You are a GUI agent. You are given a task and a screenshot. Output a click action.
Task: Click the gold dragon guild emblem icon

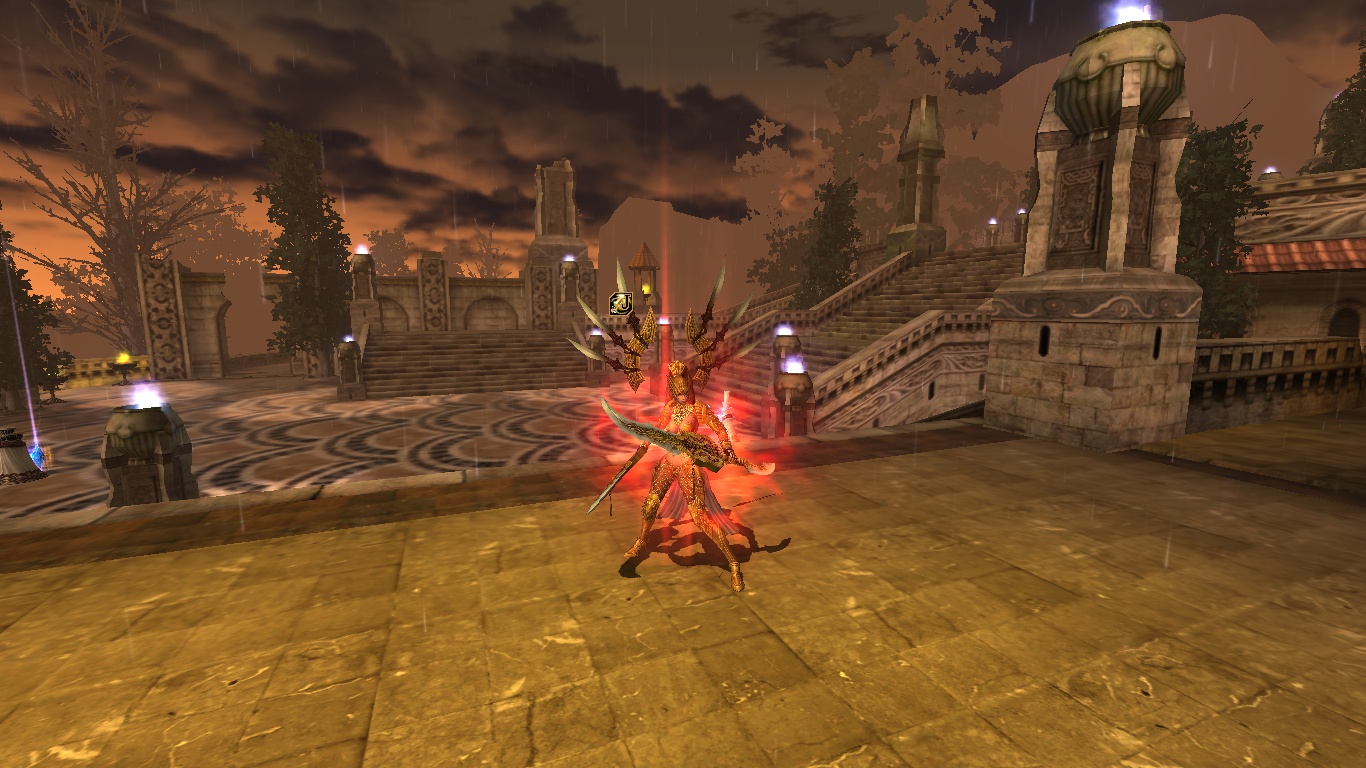(x=621, y=302)
